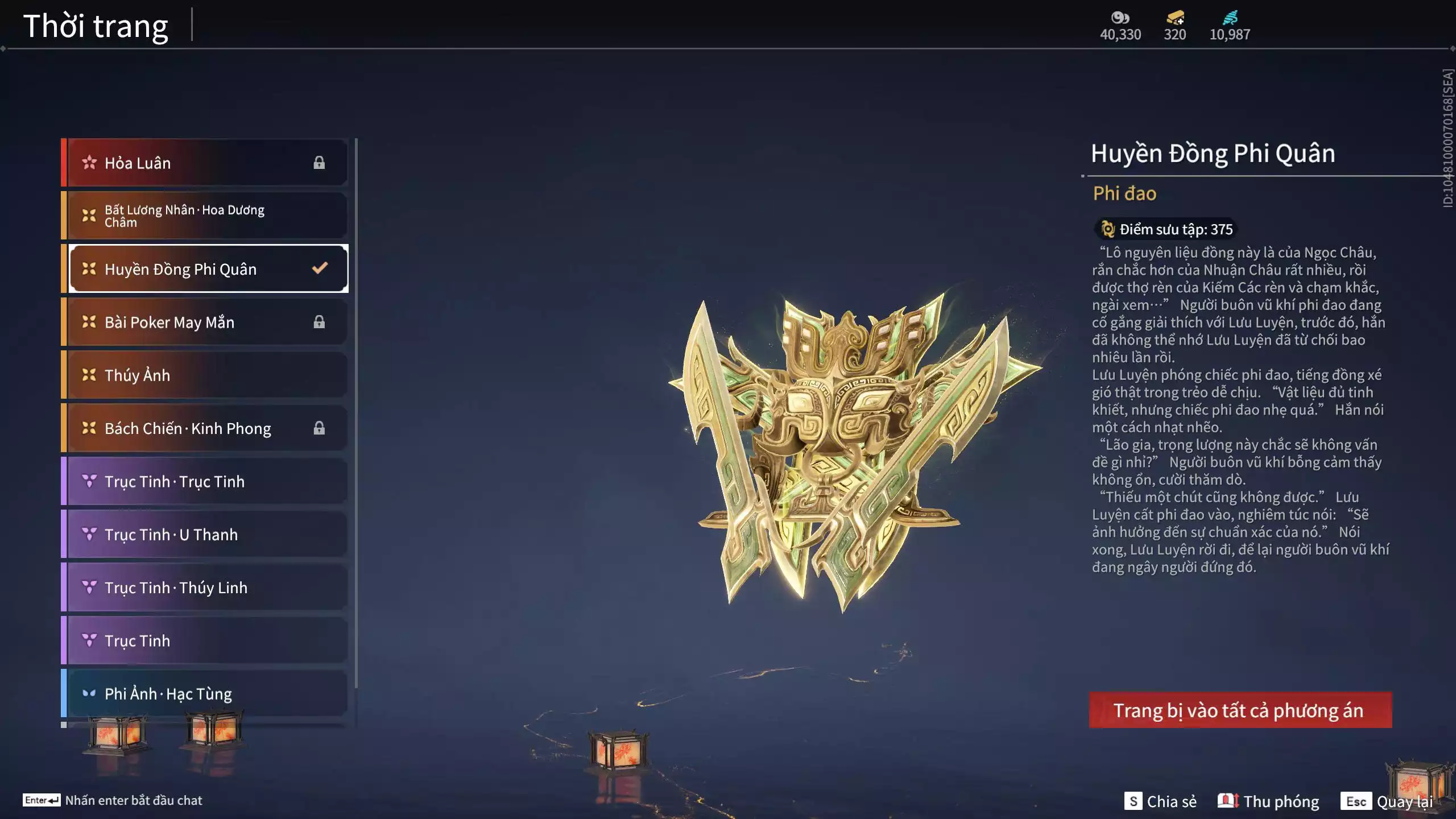
Task: Click Trang bị vào tất cả phương án
Action: tap(1240, 710)
